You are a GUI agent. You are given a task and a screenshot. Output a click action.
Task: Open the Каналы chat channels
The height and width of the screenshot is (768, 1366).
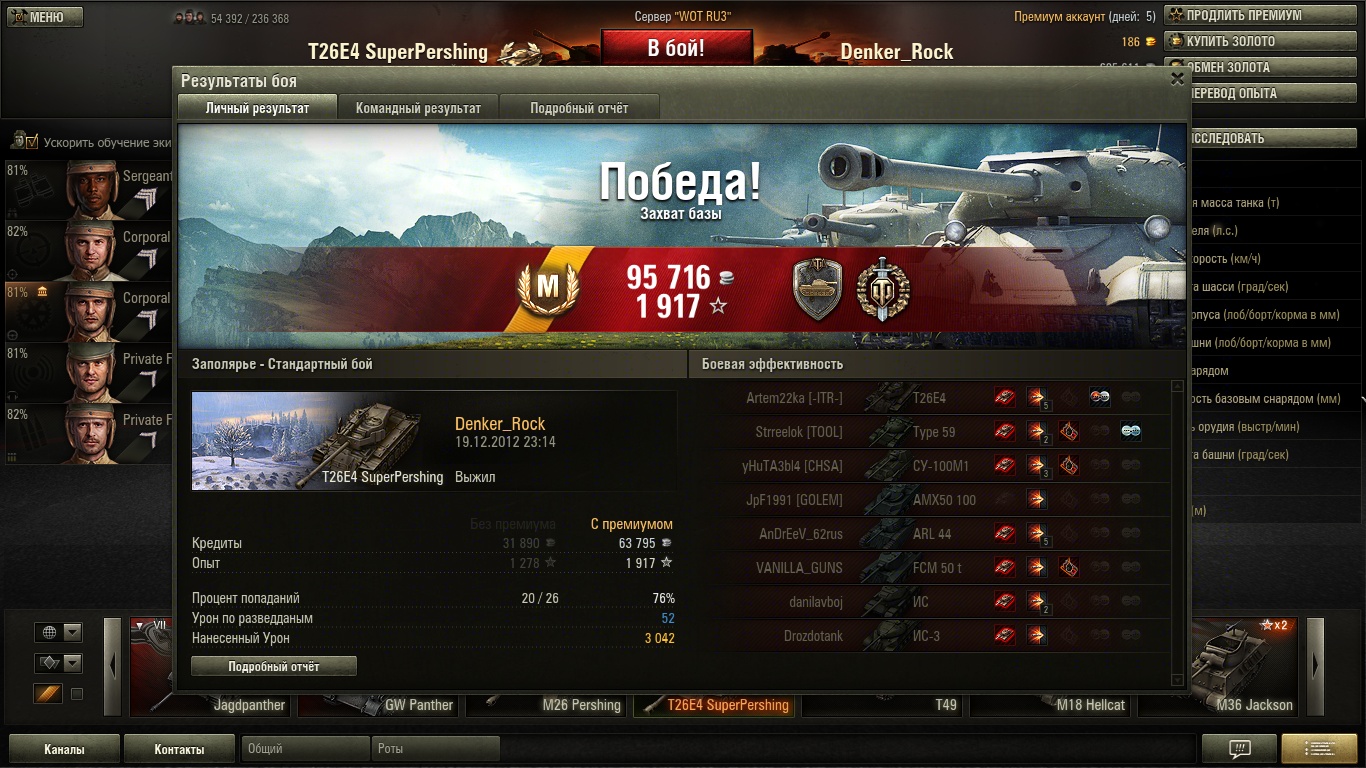coord(64,749)
